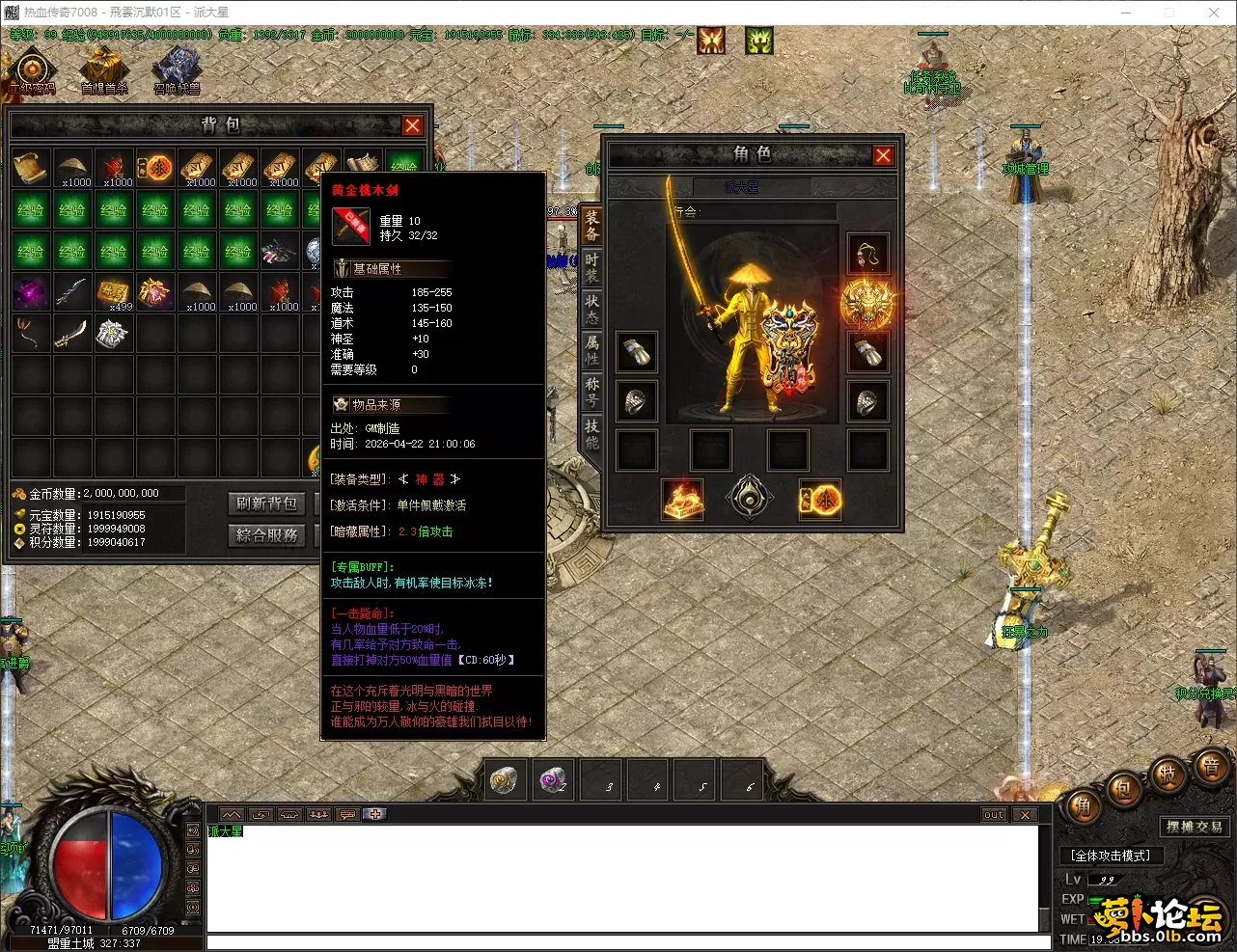Click the 刷新背包 refresh button
Image resolution: width=1237 pixels, height=952 pixels.
coord(266,503)
